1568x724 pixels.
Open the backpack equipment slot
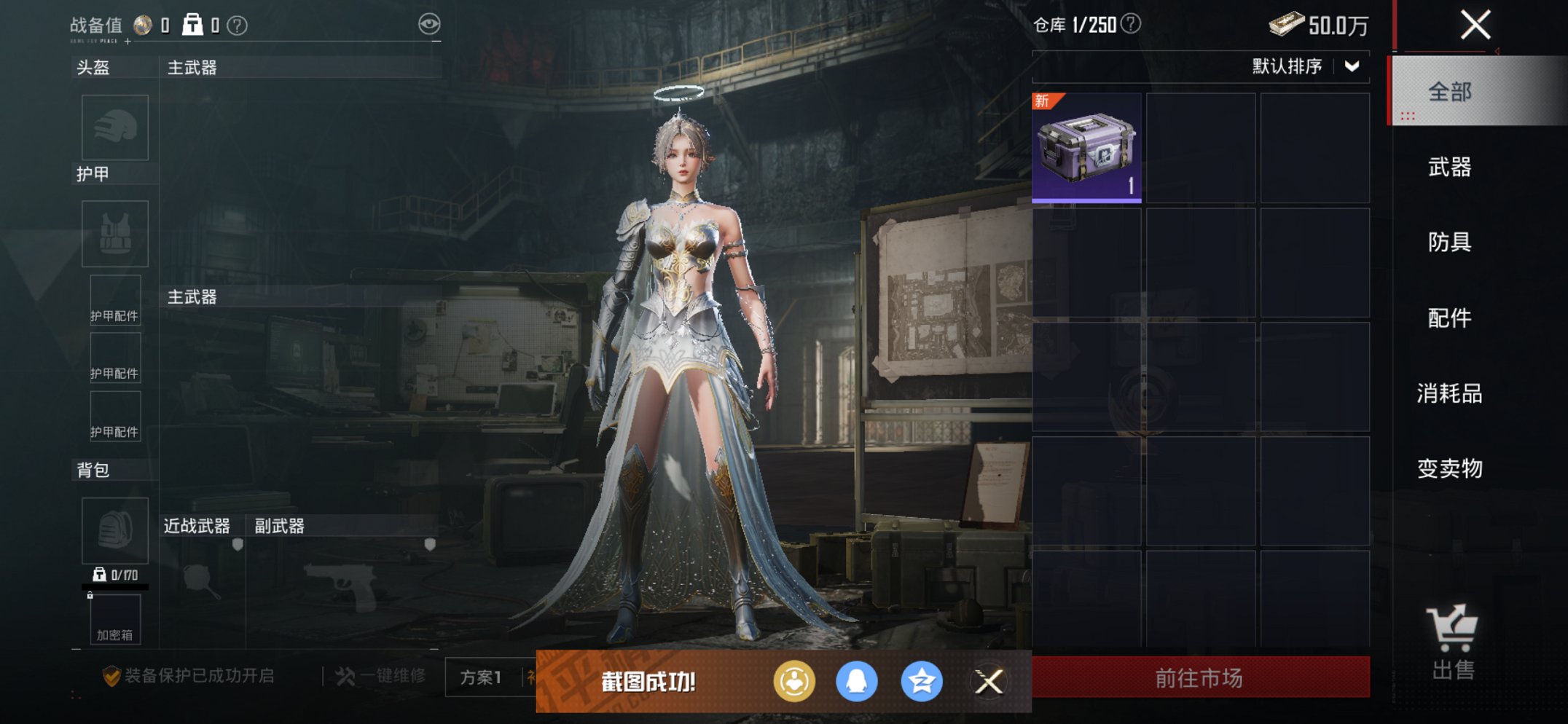(x=115, y=530)
